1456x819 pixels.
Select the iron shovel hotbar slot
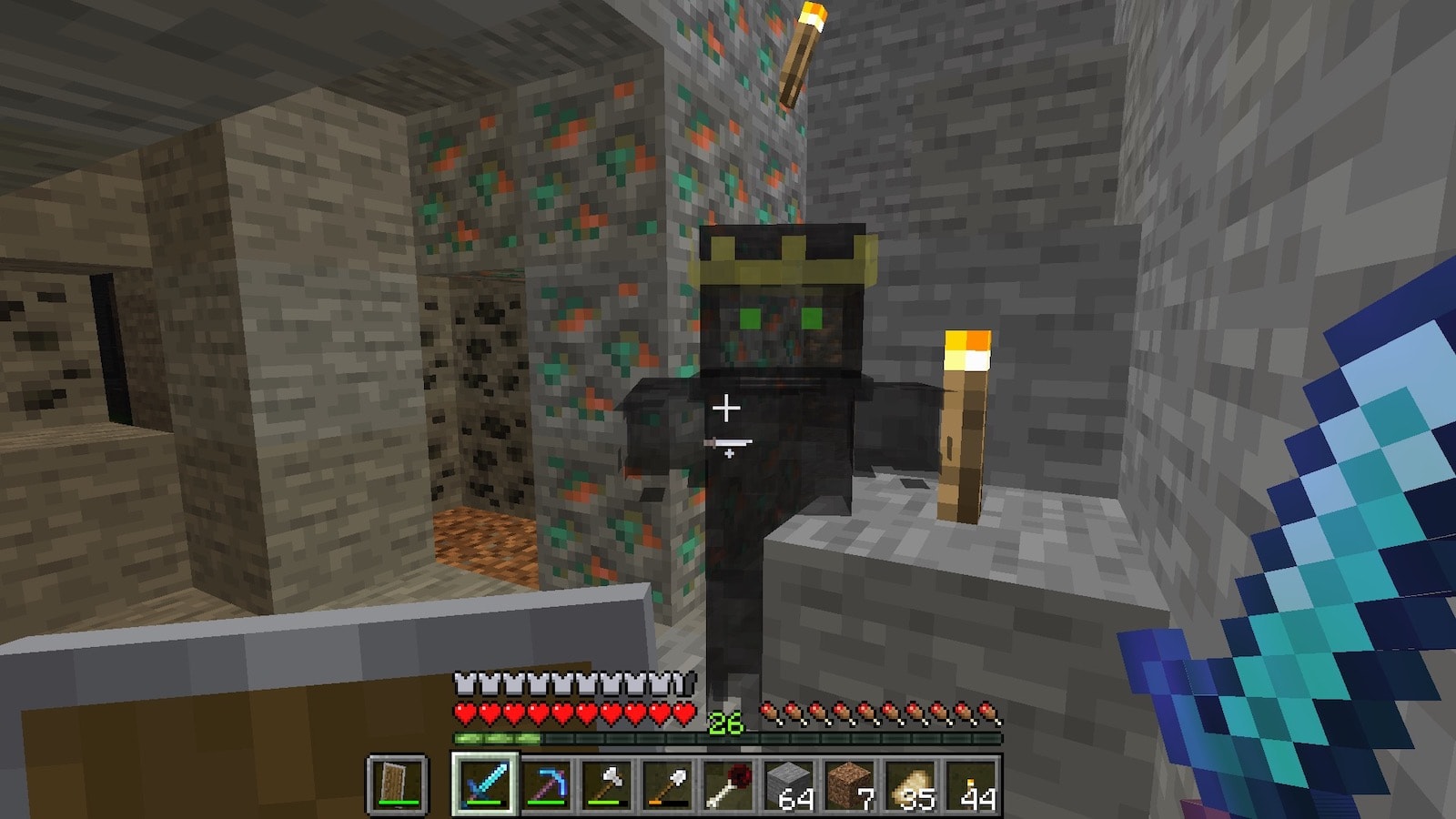pos(668,784)
